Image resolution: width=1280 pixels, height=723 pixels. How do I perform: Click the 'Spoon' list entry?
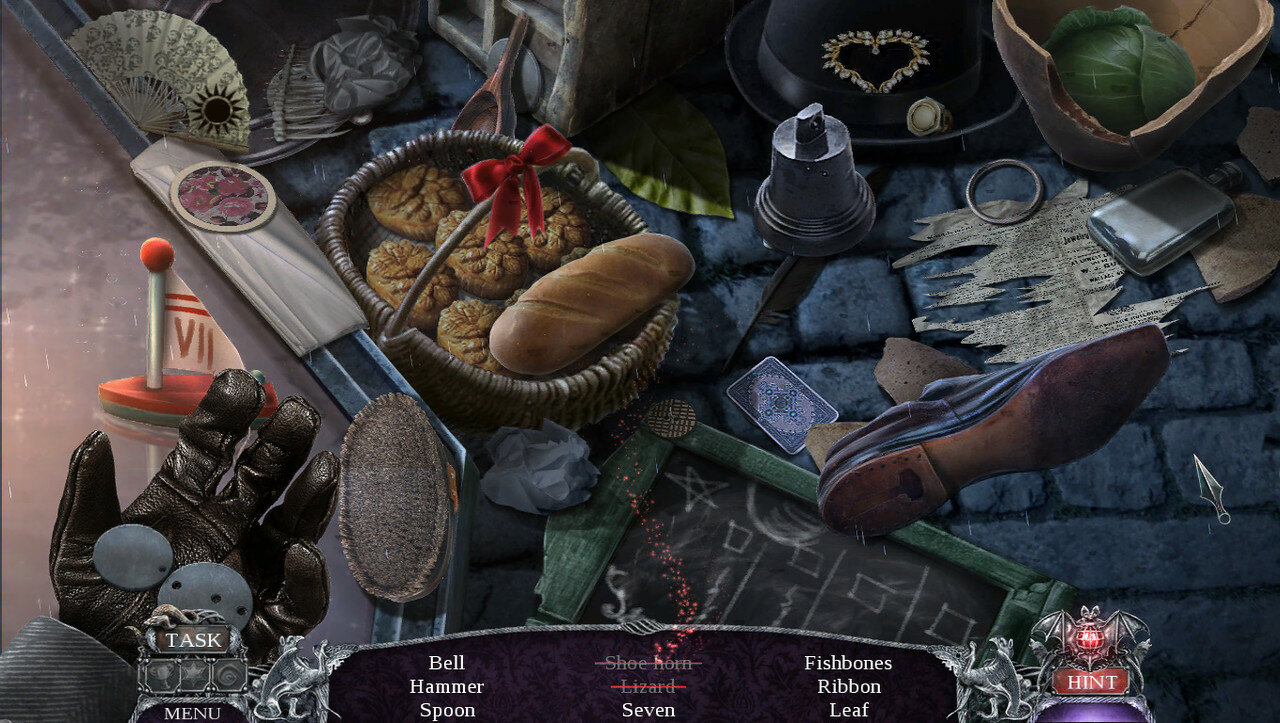[447, 710]
